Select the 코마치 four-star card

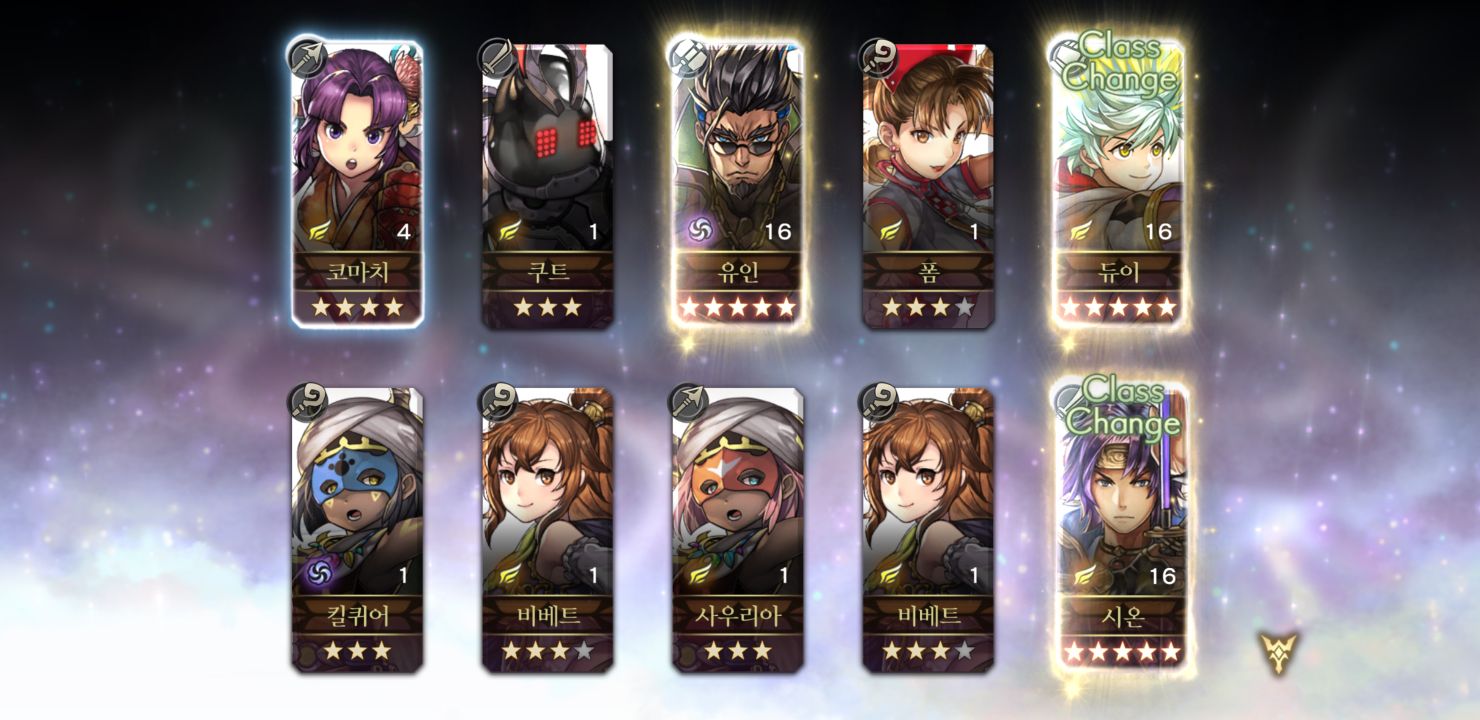(x=357, y=183)
